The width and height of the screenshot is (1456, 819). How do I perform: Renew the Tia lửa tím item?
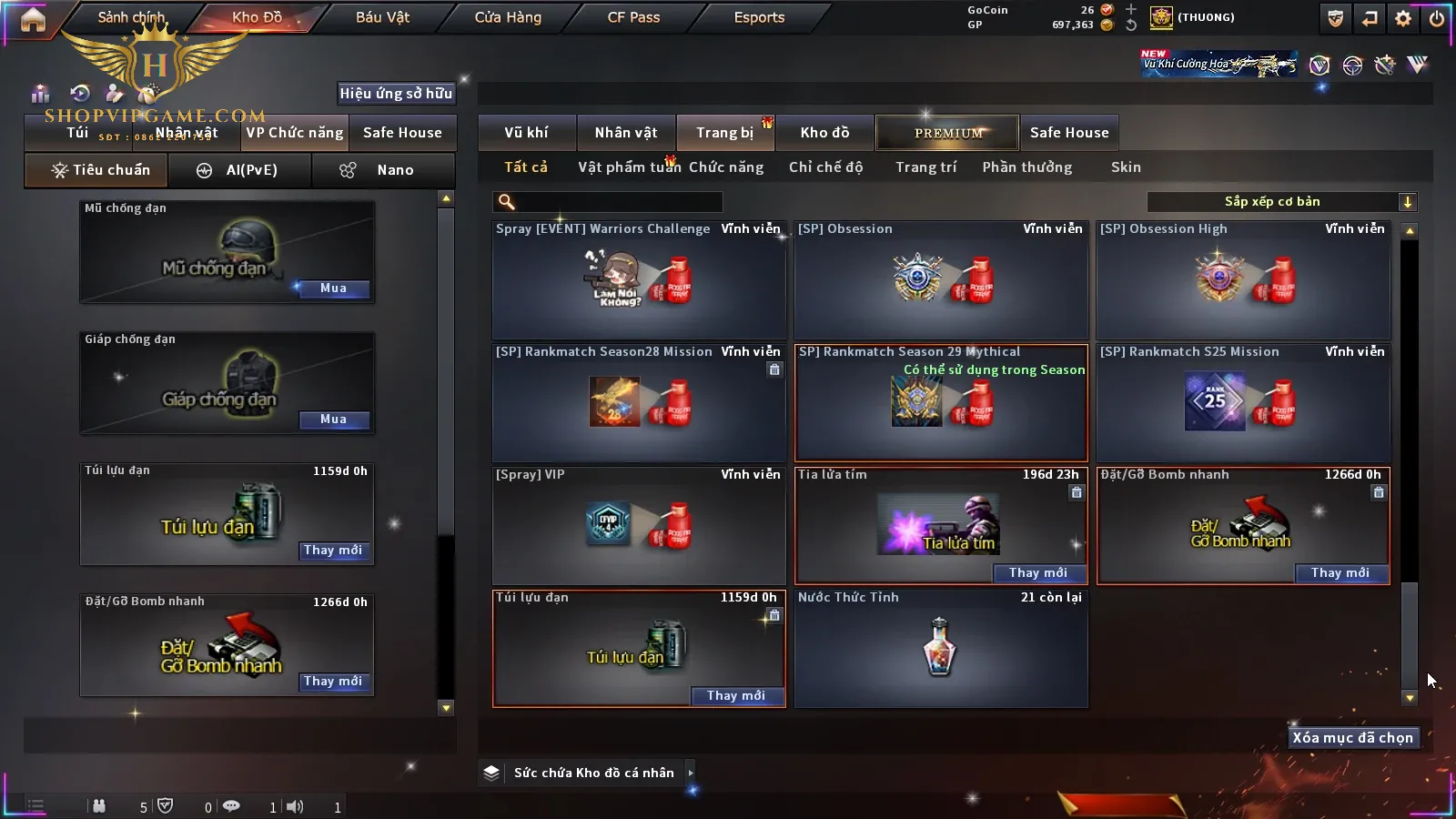pyautogui.click(x=1037, y=572)
